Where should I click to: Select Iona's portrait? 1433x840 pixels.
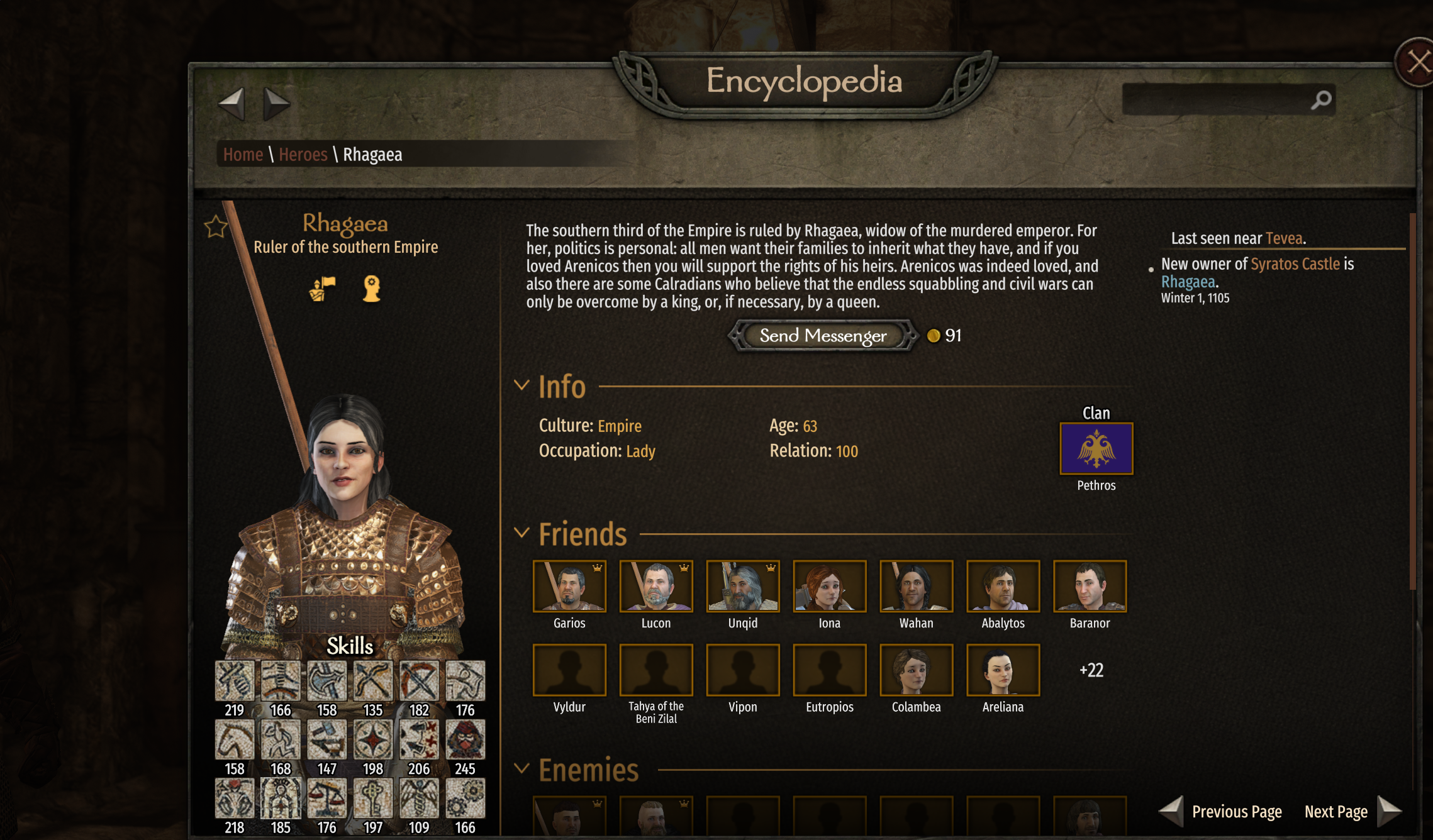click(829, 586)
